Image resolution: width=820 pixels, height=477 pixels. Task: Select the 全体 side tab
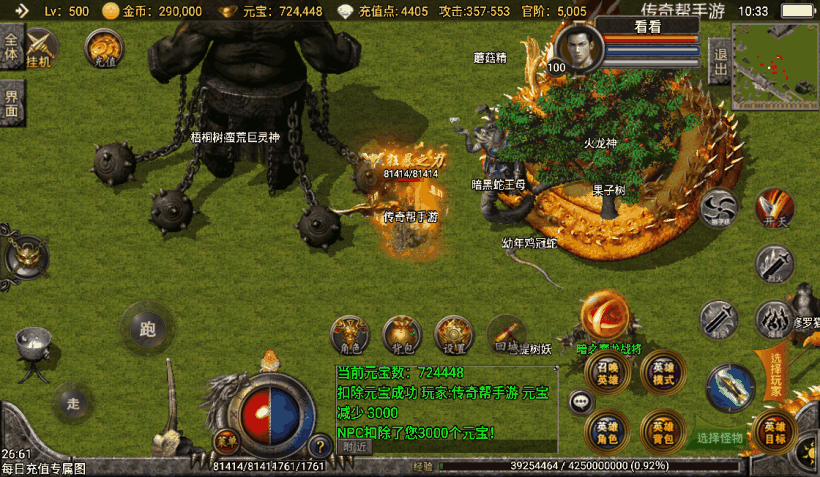(11, 48)
